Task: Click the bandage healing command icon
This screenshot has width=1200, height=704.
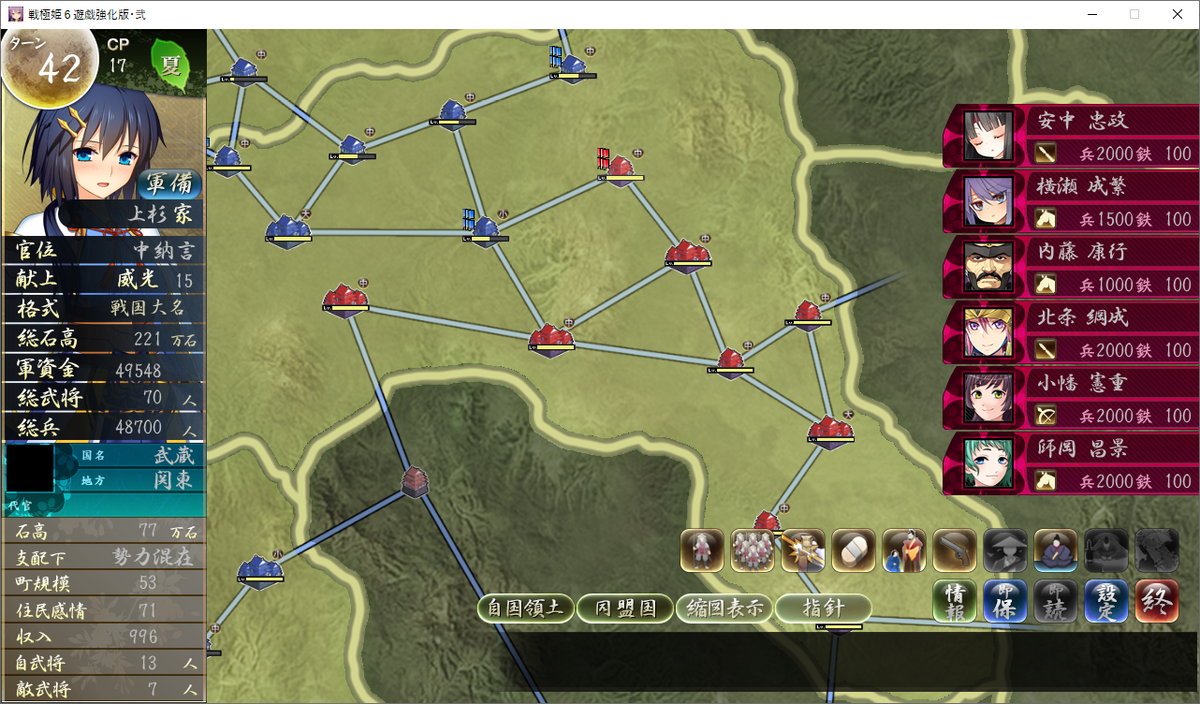Action: (853, 550)
